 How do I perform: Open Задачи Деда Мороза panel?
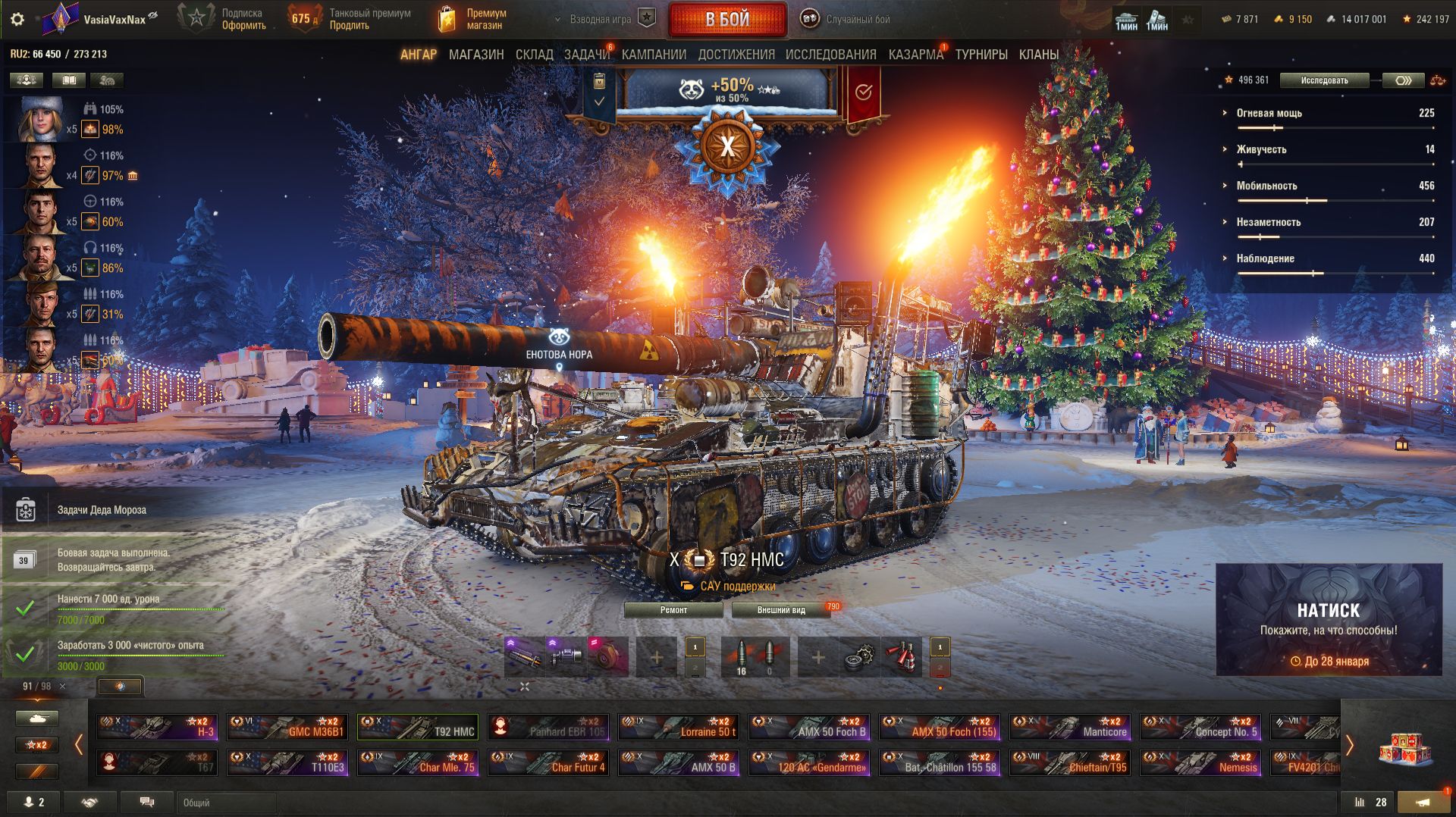(x=102, y=510)
